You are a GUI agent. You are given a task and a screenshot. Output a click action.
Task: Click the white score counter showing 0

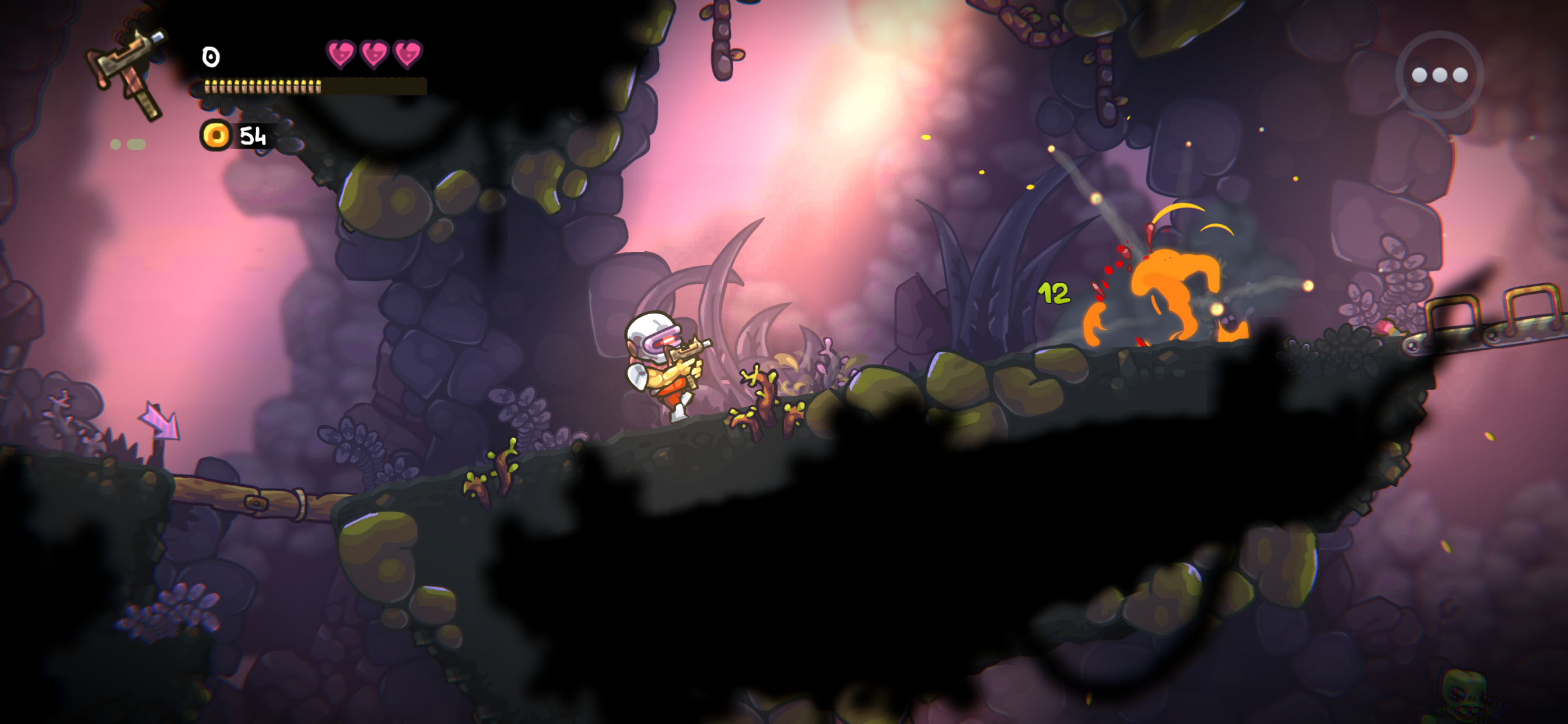210,58
